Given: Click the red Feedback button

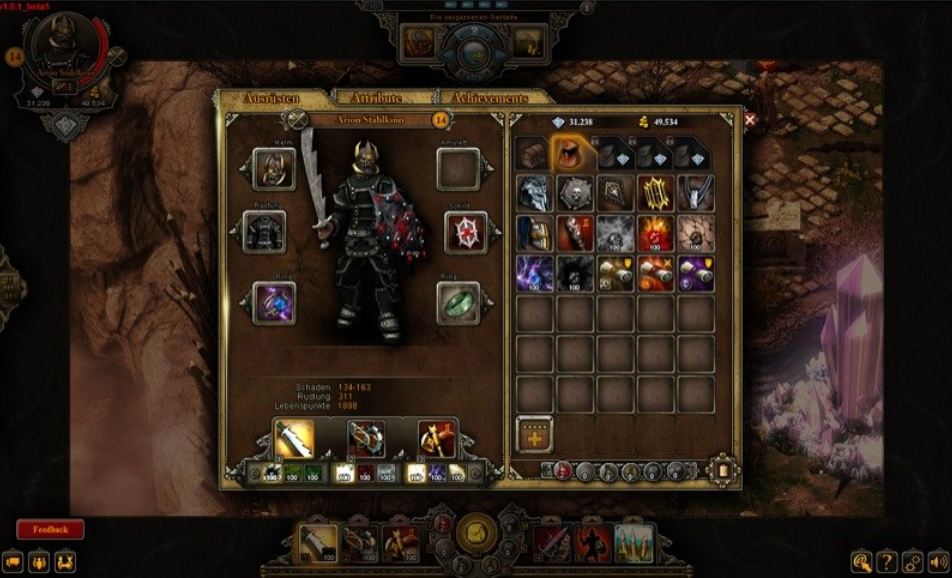Looking at the screenshot, I should (50, 529).
